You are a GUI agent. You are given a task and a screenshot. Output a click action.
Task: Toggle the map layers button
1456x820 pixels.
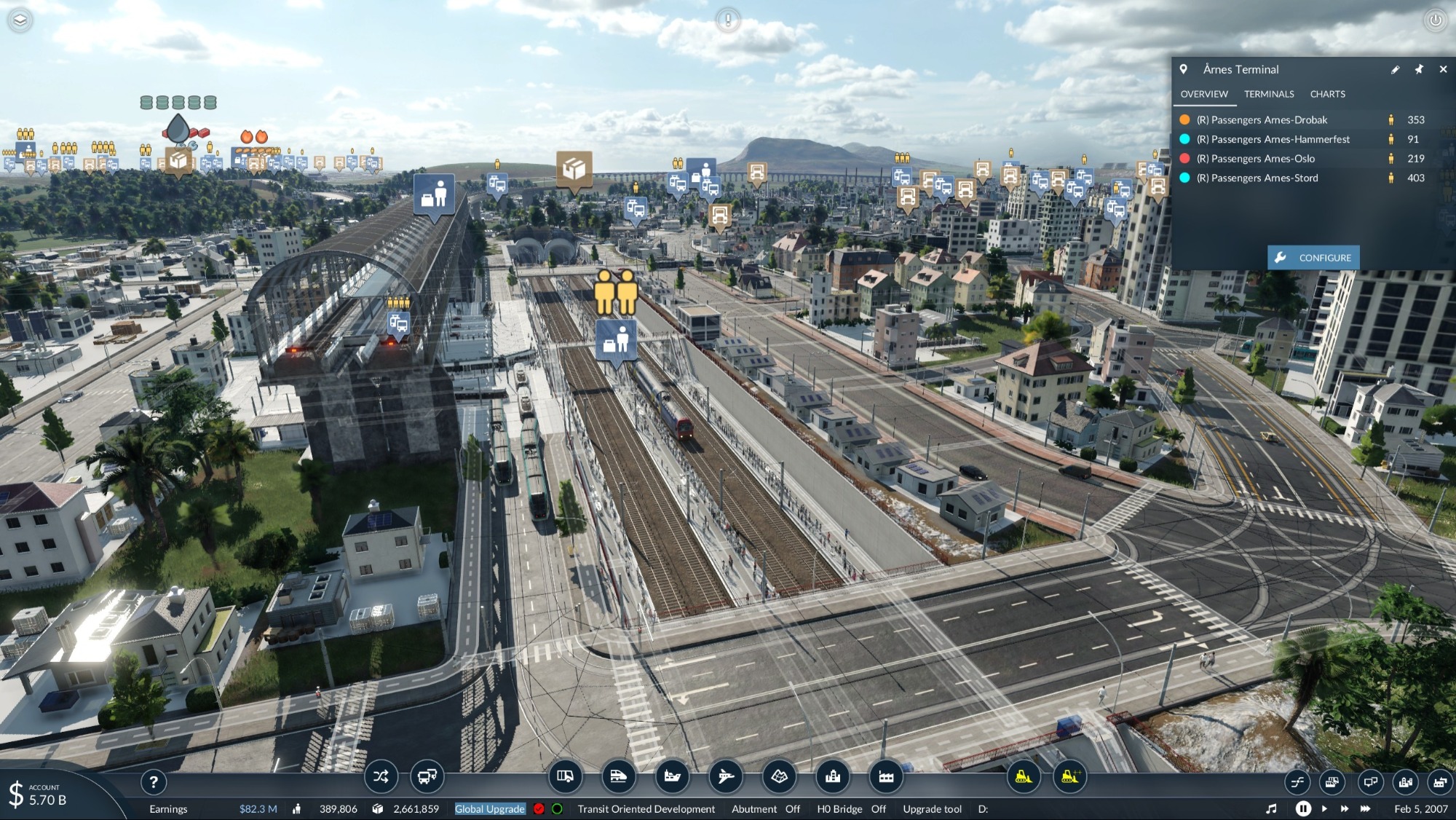[x=20, y=20]
